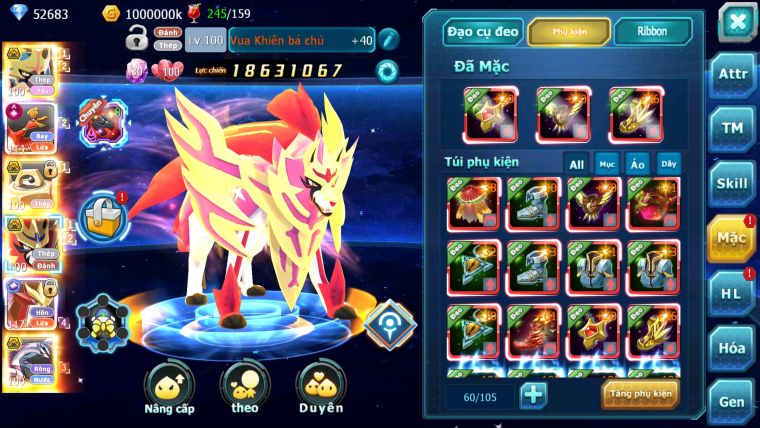
Task: Close the equipment panel with the X
Action: [736, 21]
